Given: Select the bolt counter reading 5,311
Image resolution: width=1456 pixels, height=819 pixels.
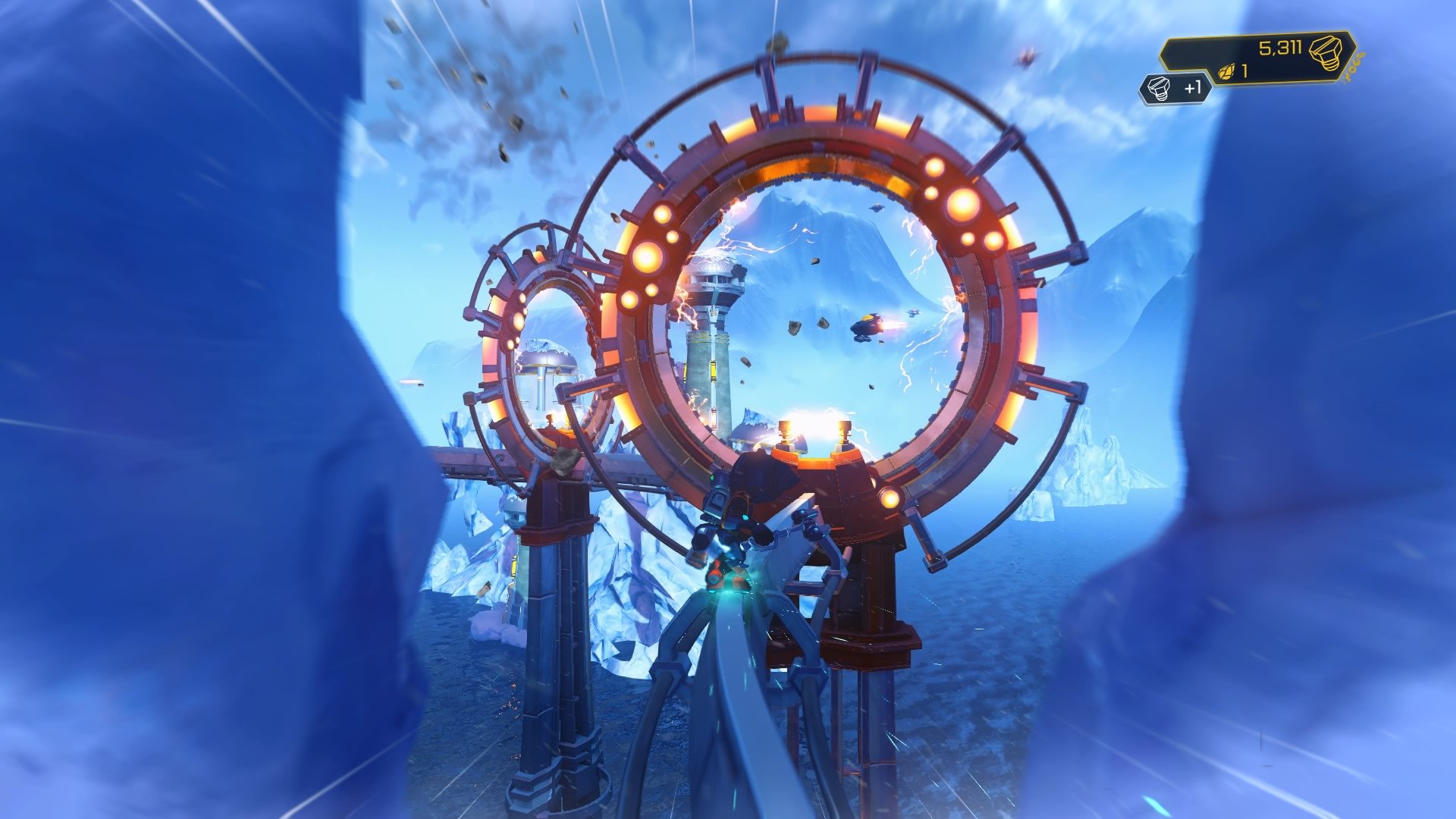Looking at the screenshot, I should pos(1282,49).
